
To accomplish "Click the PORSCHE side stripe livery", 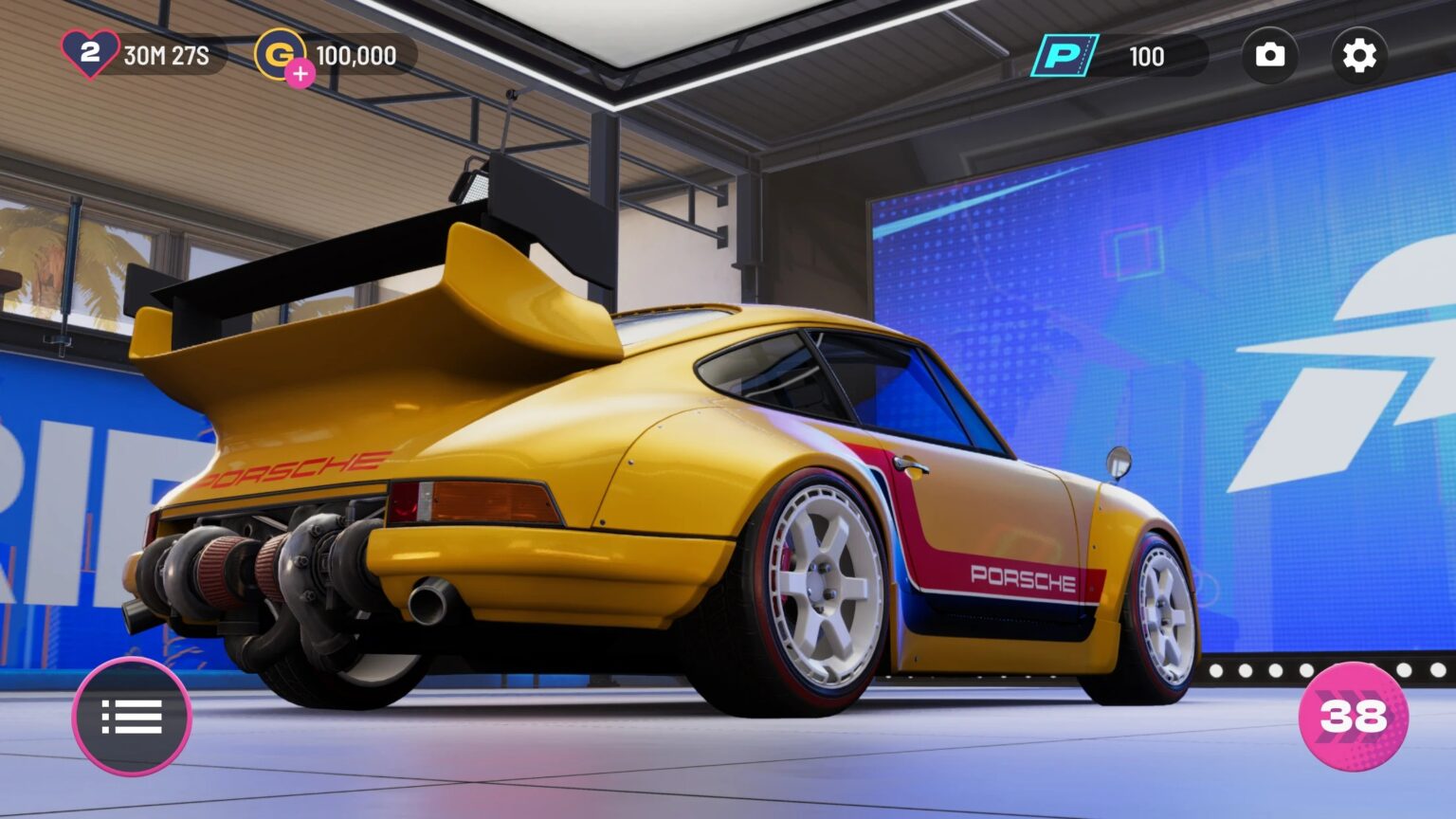I will [1024, 580].
